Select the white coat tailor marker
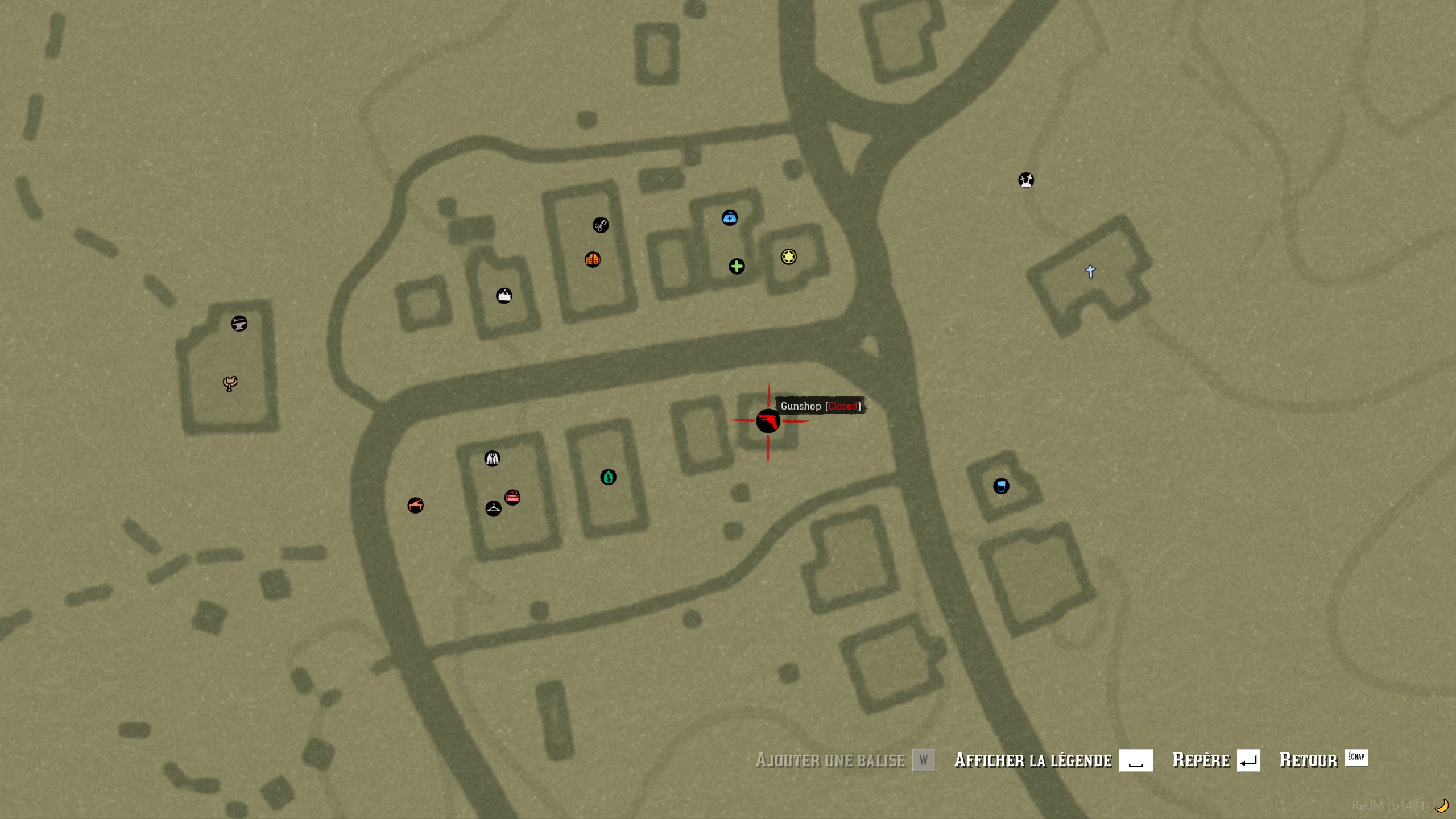The image size is (1456, 819). (492, 458)
